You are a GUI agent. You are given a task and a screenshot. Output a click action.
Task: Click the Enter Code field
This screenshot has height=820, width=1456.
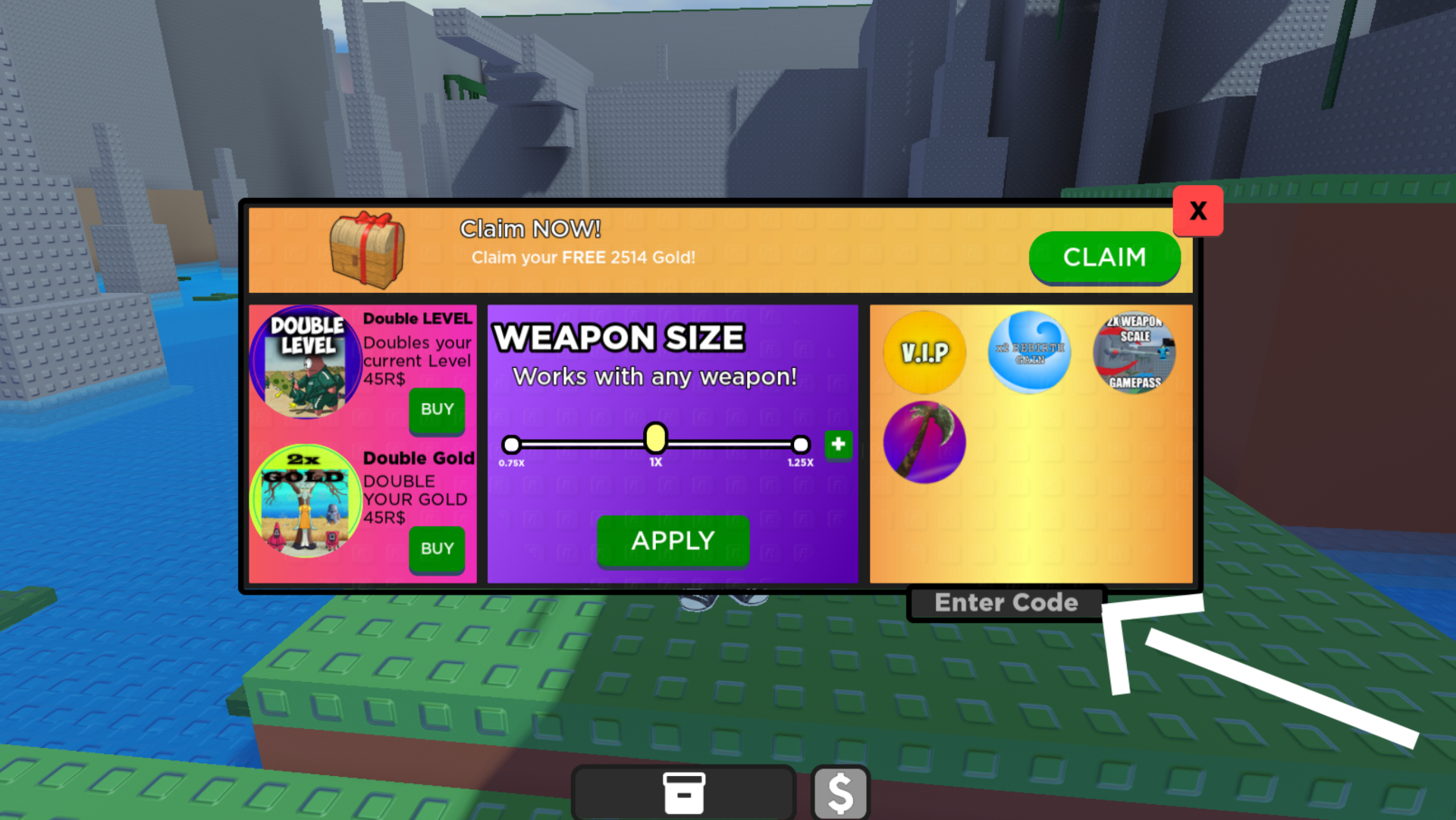pos(1006,603)
